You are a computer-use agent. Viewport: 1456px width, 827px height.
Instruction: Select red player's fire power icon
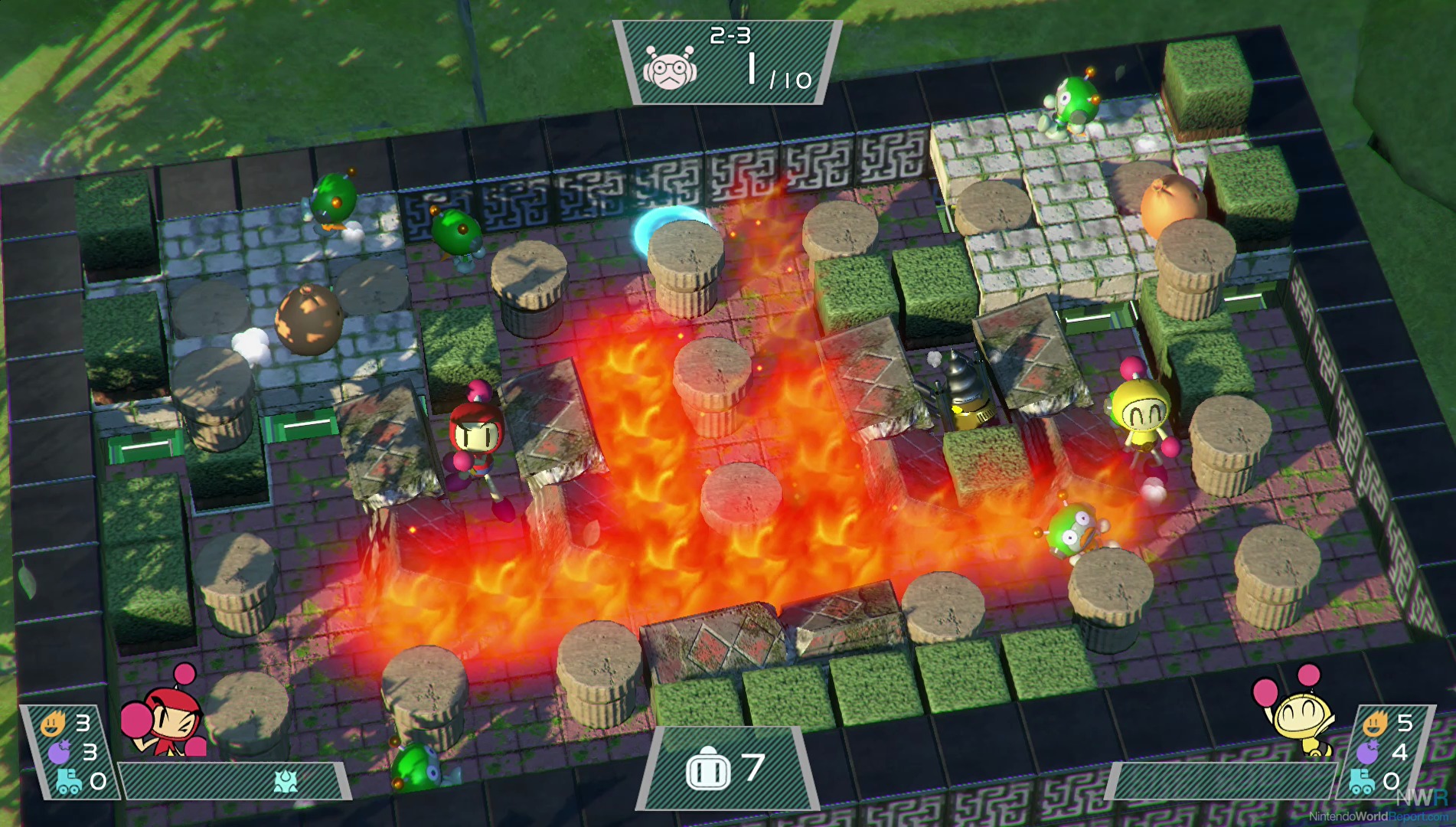pyautogui.click(x=53, y=723)
